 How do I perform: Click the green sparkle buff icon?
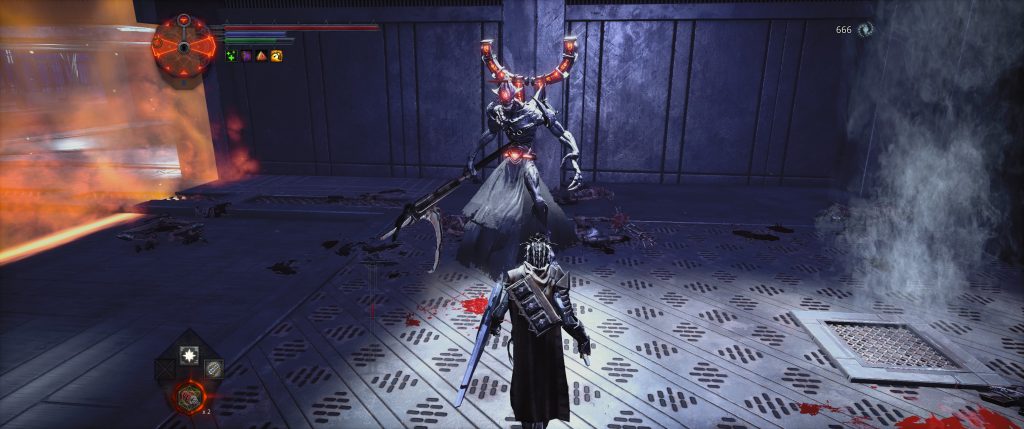pyautogui.click(x=232, y=56)
